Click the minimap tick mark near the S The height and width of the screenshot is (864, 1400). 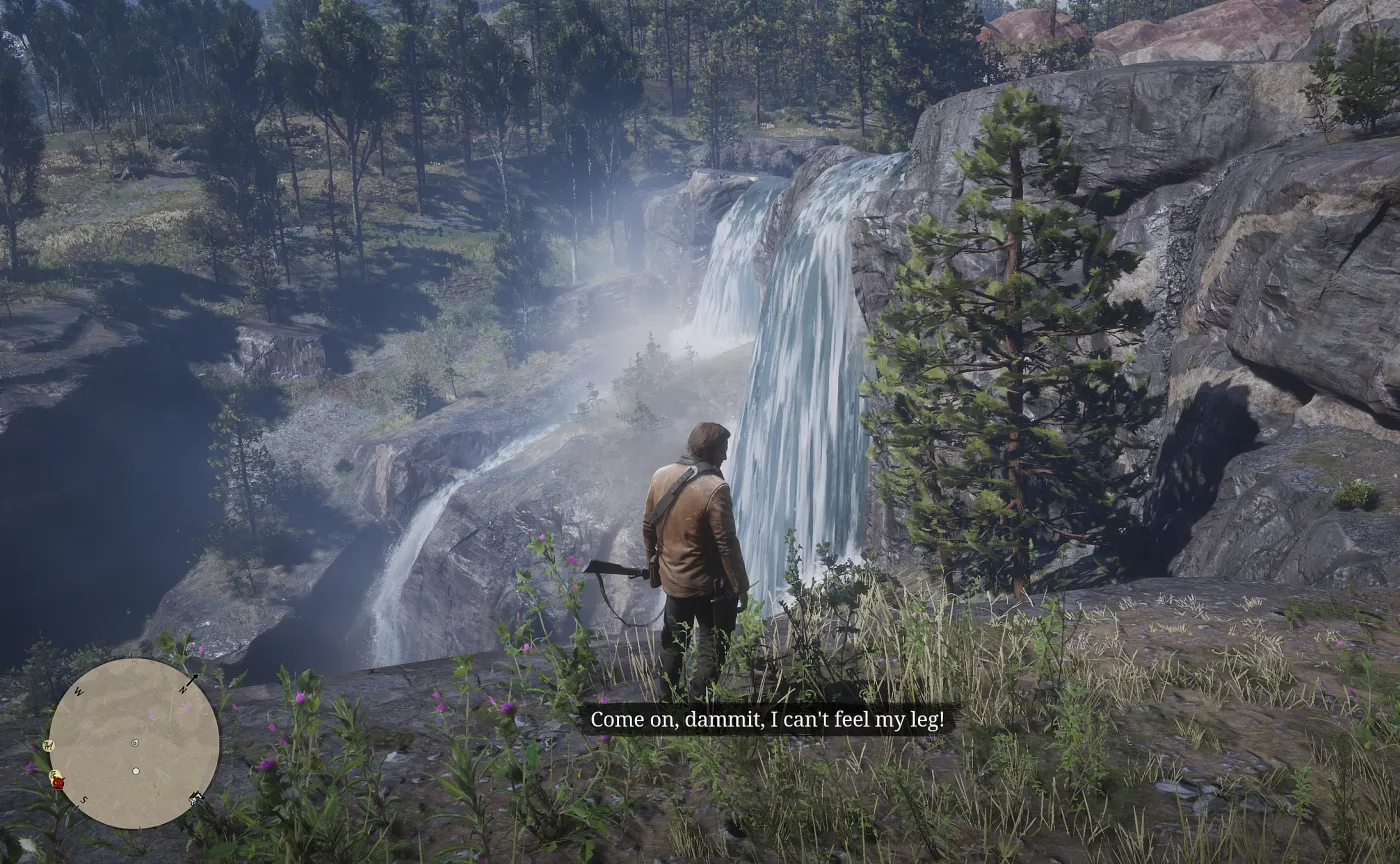tap(76, 807)
